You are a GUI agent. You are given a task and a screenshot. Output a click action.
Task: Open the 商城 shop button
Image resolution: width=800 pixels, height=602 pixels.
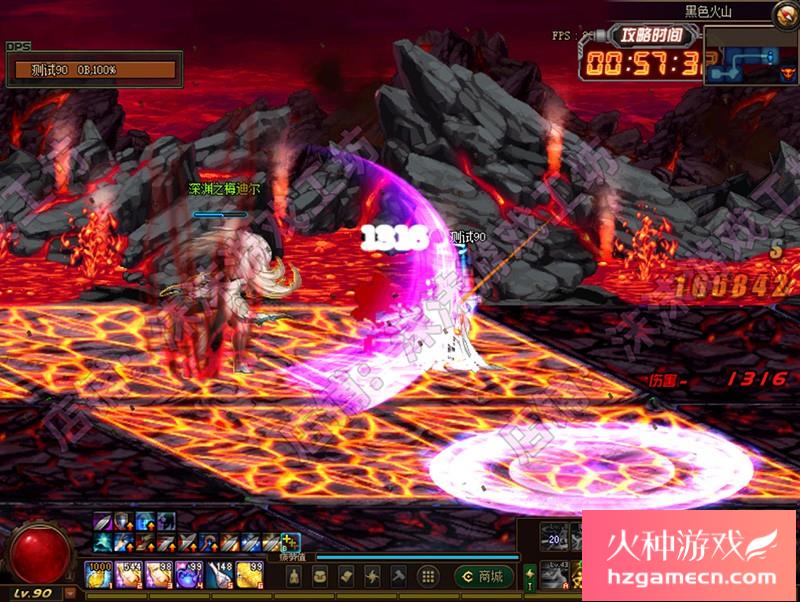point(484,576)
